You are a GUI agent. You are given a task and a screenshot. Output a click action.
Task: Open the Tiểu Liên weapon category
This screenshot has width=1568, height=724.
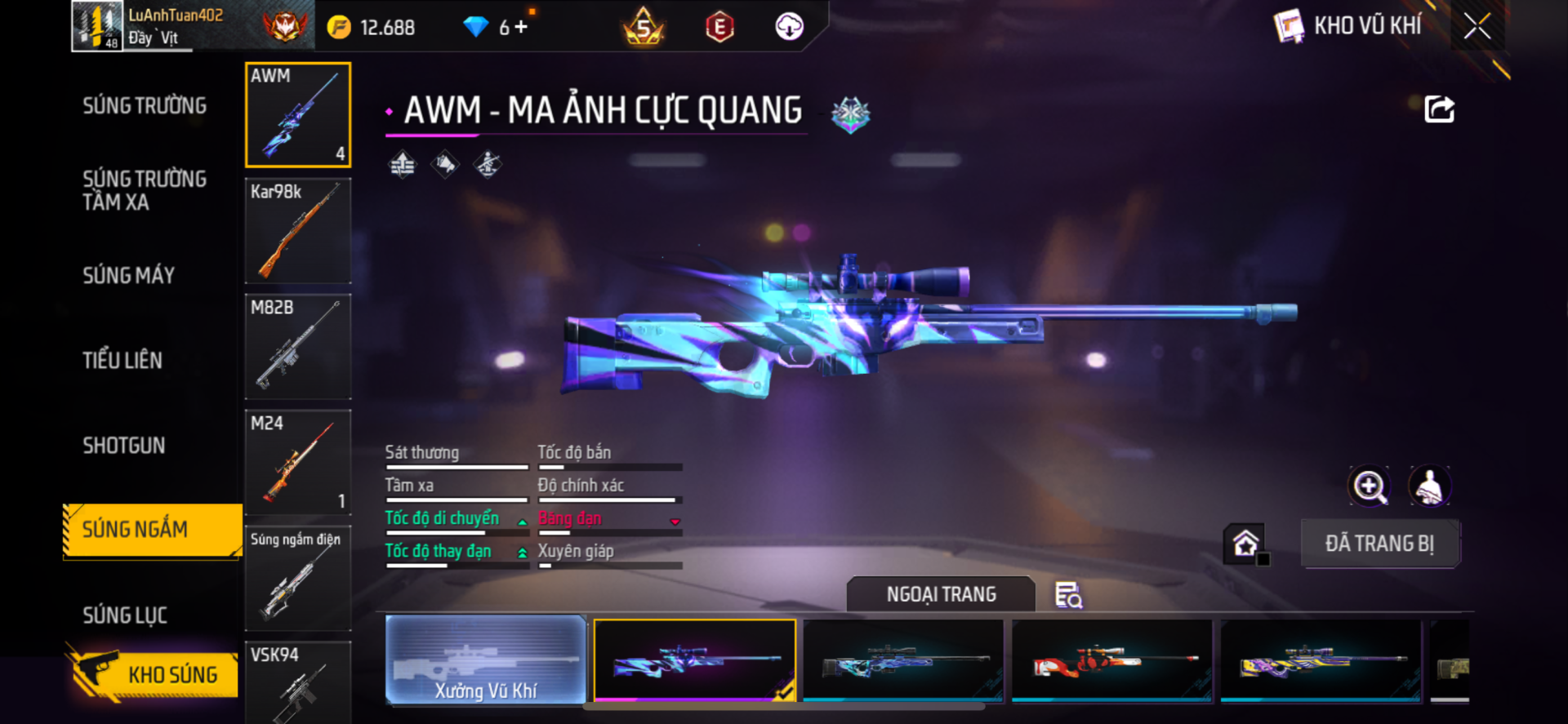click(x=122, y=361)
